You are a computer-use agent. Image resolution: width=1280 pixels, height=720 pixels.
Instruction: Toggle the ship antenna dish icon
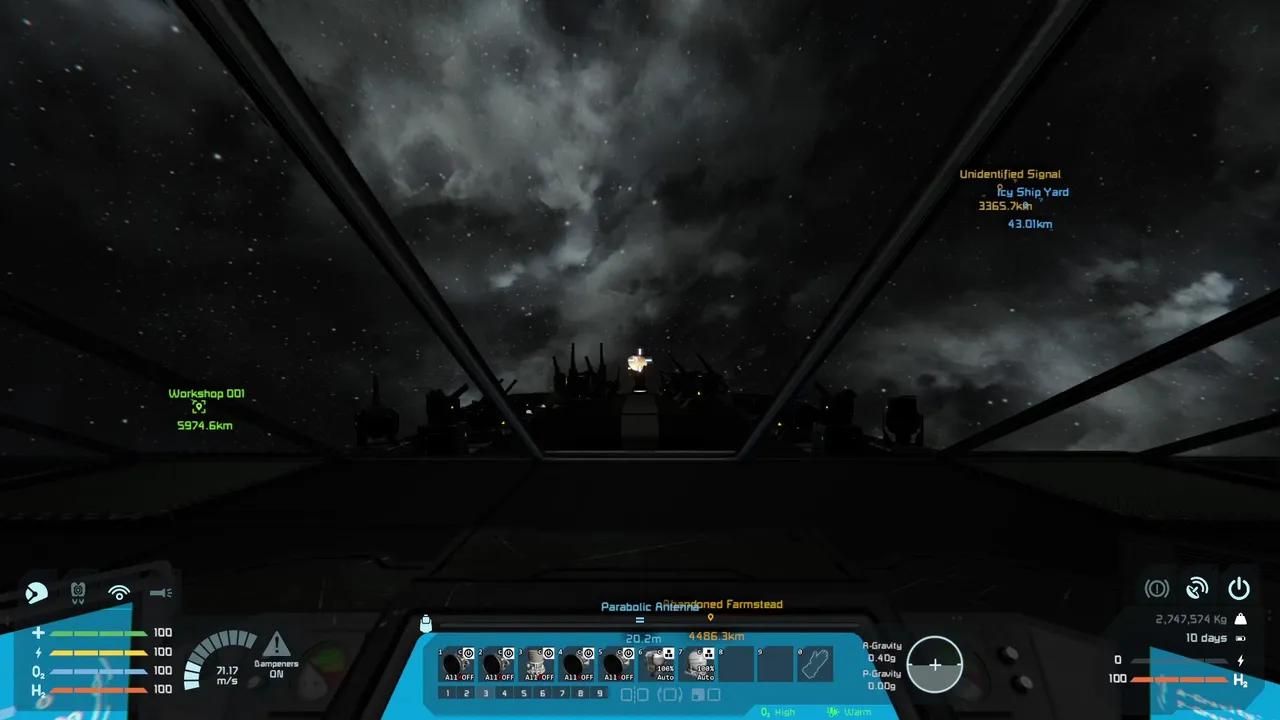tap(1197, 588)
